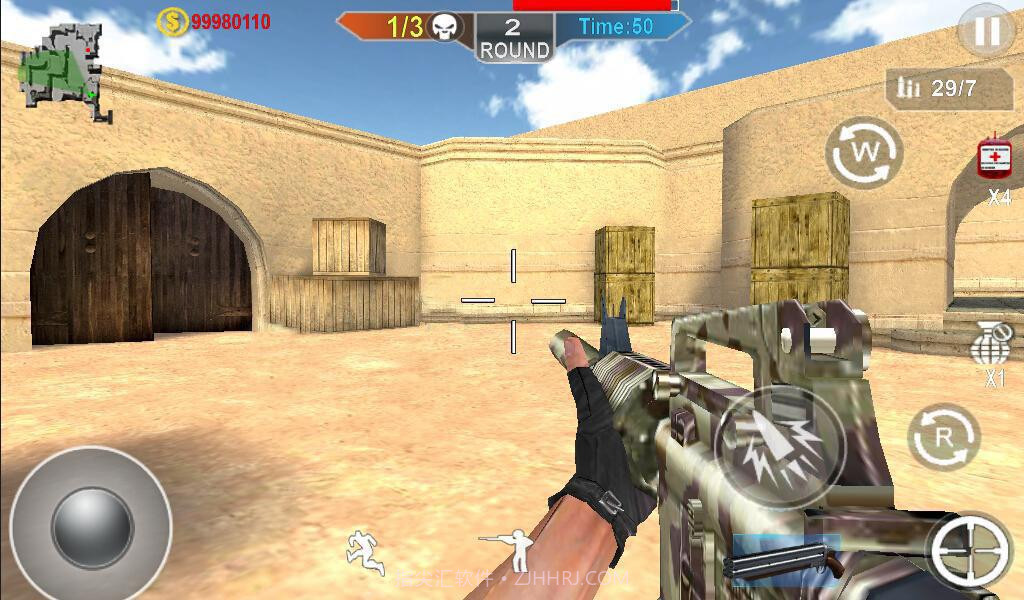Pause the game
This screenshot has height=600, width=1024.
[985, 32]
